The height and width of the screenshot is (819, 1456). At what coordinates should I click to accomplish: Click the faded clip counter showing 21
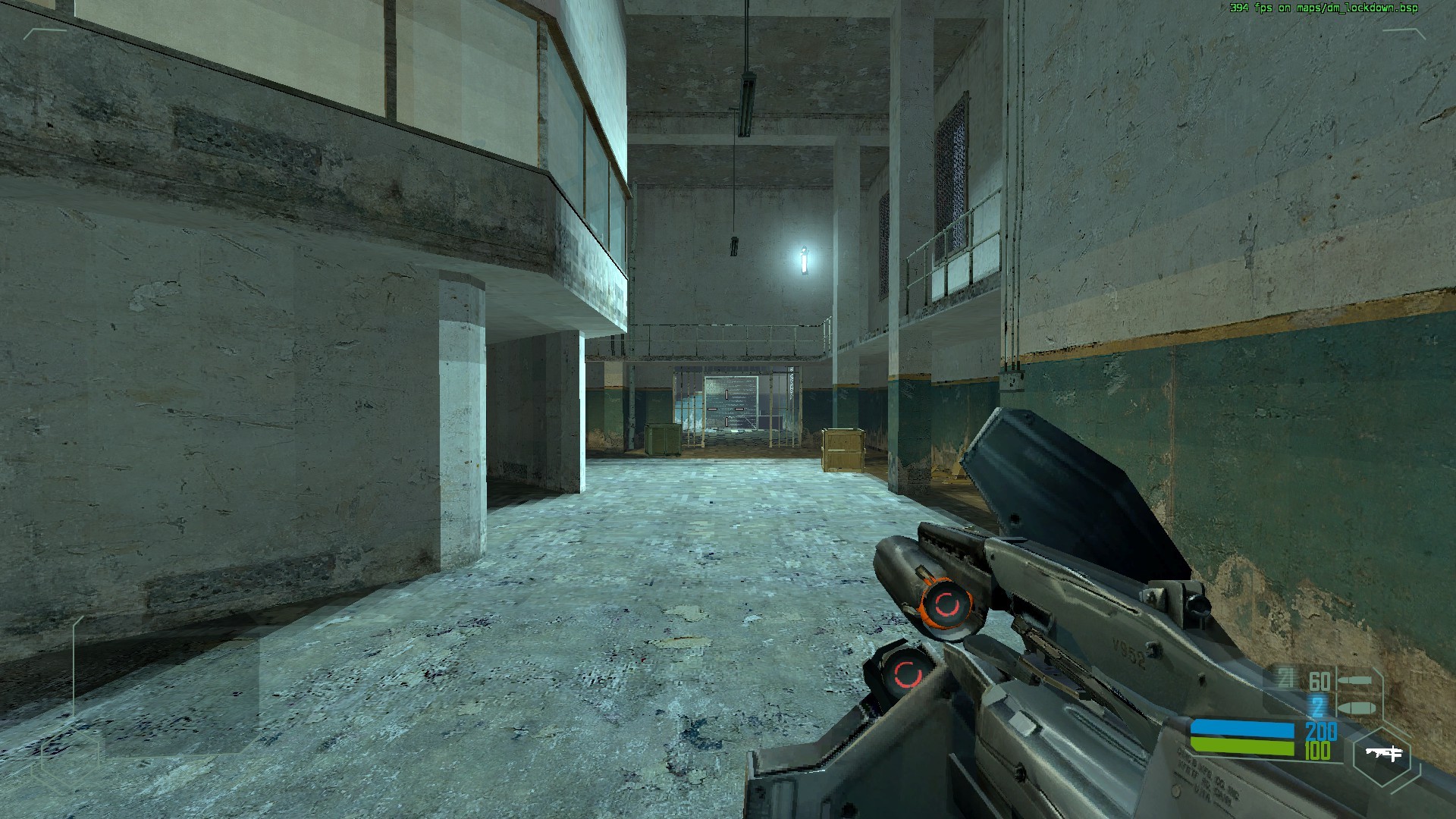click(1285, 677)
